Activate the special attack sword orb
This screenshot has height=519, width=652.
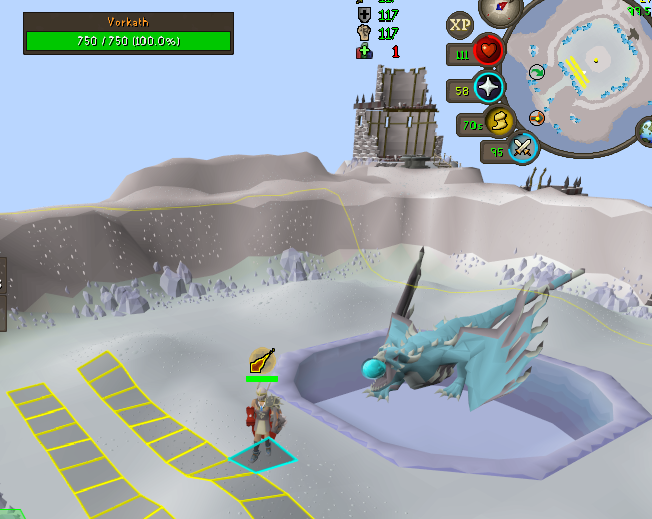coord(523,149)
